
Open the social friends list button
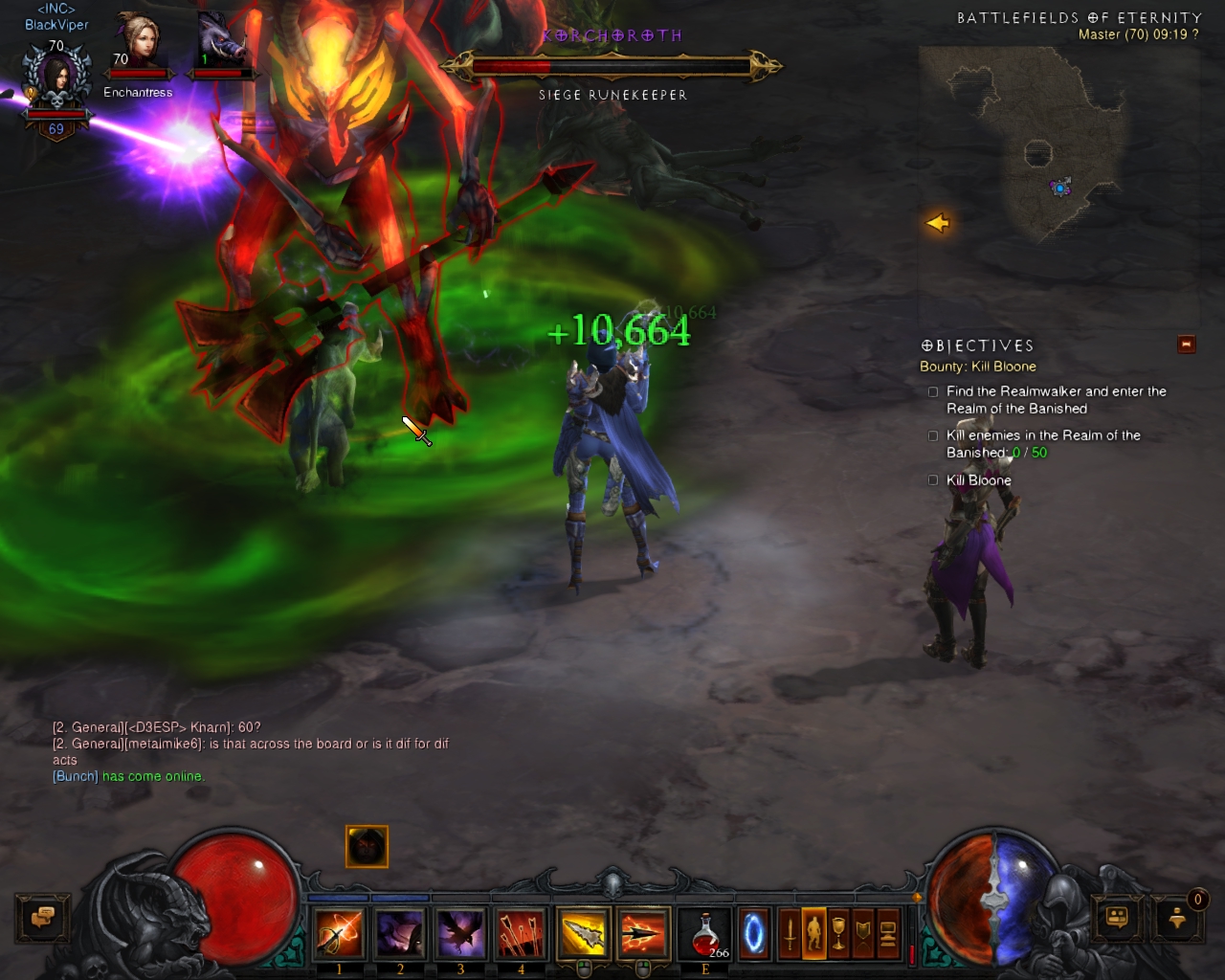[x=1117, y=918]
